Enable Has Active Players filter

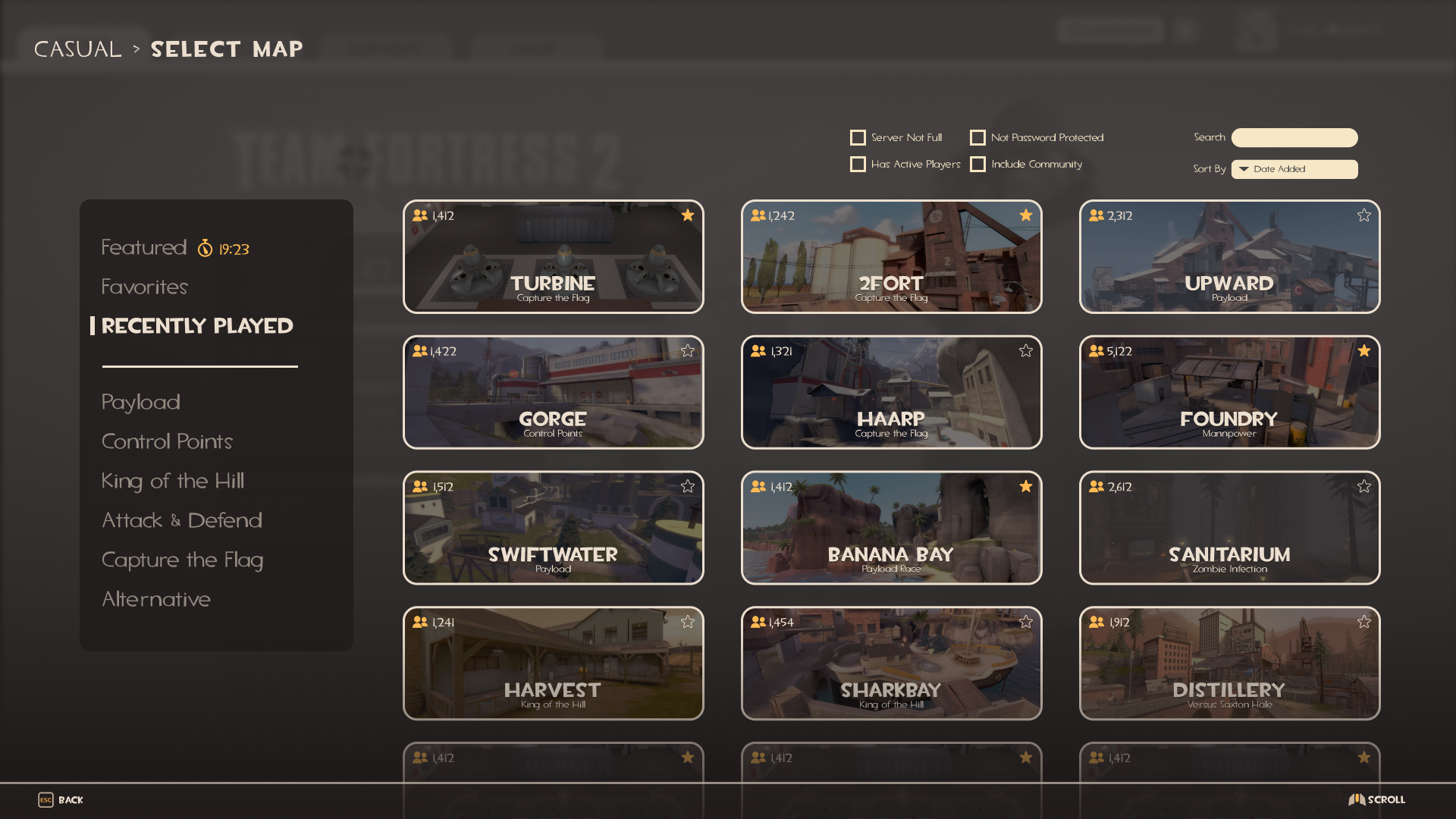pos(858,164)
